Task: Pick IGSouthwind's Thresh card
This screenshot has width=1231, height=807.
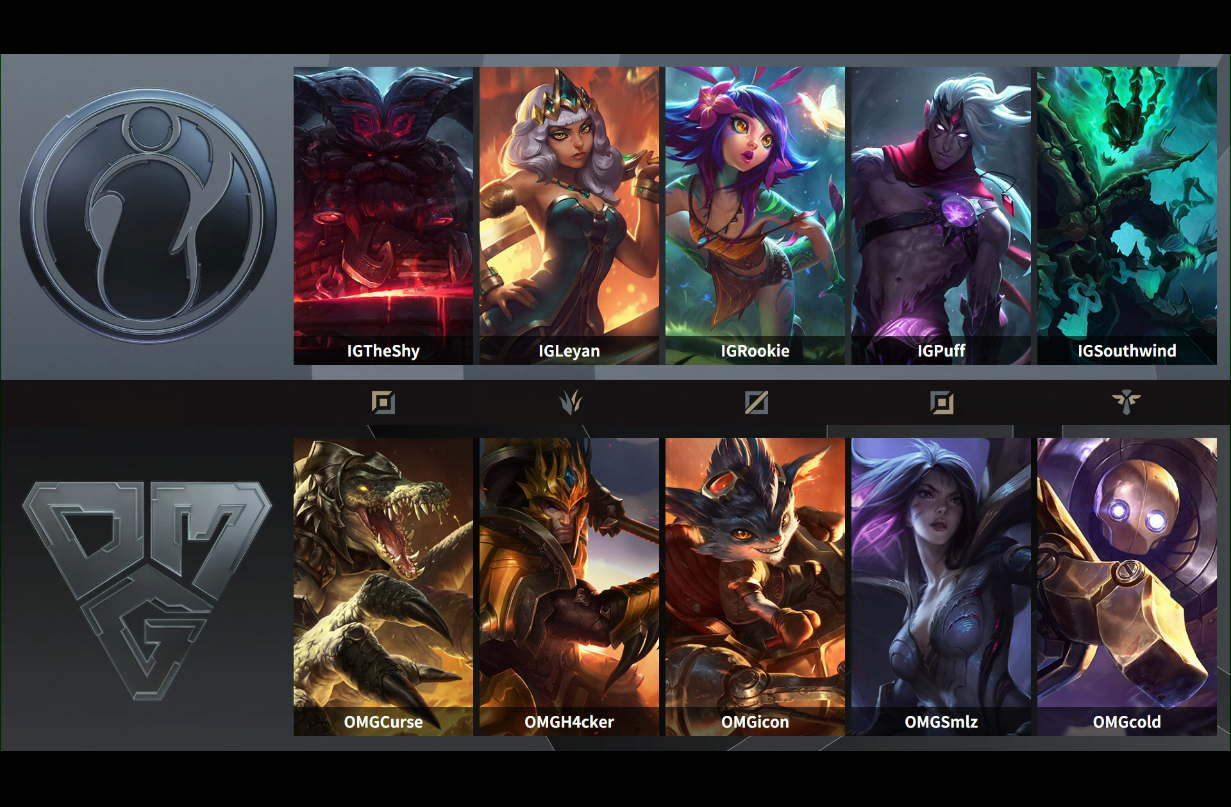Action: [1127, 215]
